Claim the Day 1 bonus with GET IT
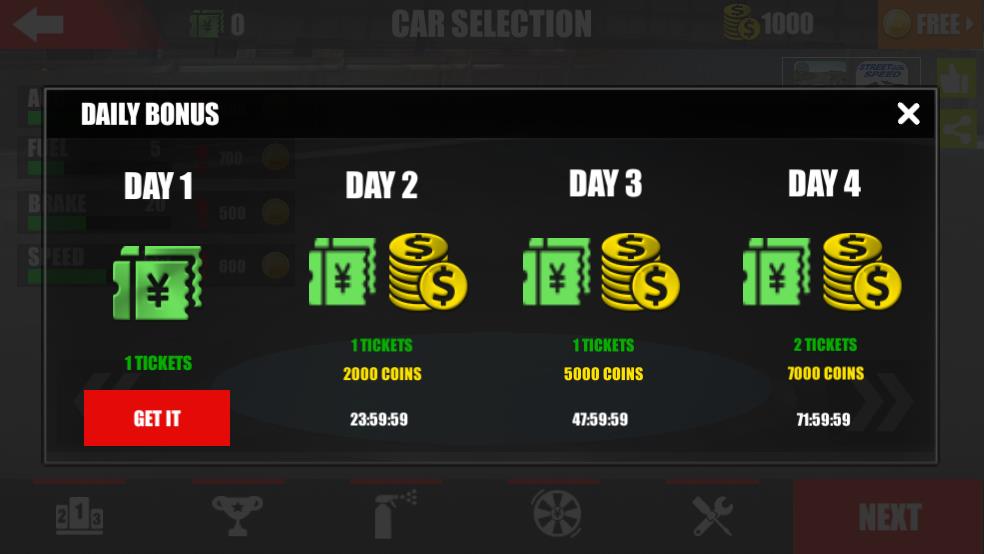Screen dimensions: 984x554 click(157, 418)
